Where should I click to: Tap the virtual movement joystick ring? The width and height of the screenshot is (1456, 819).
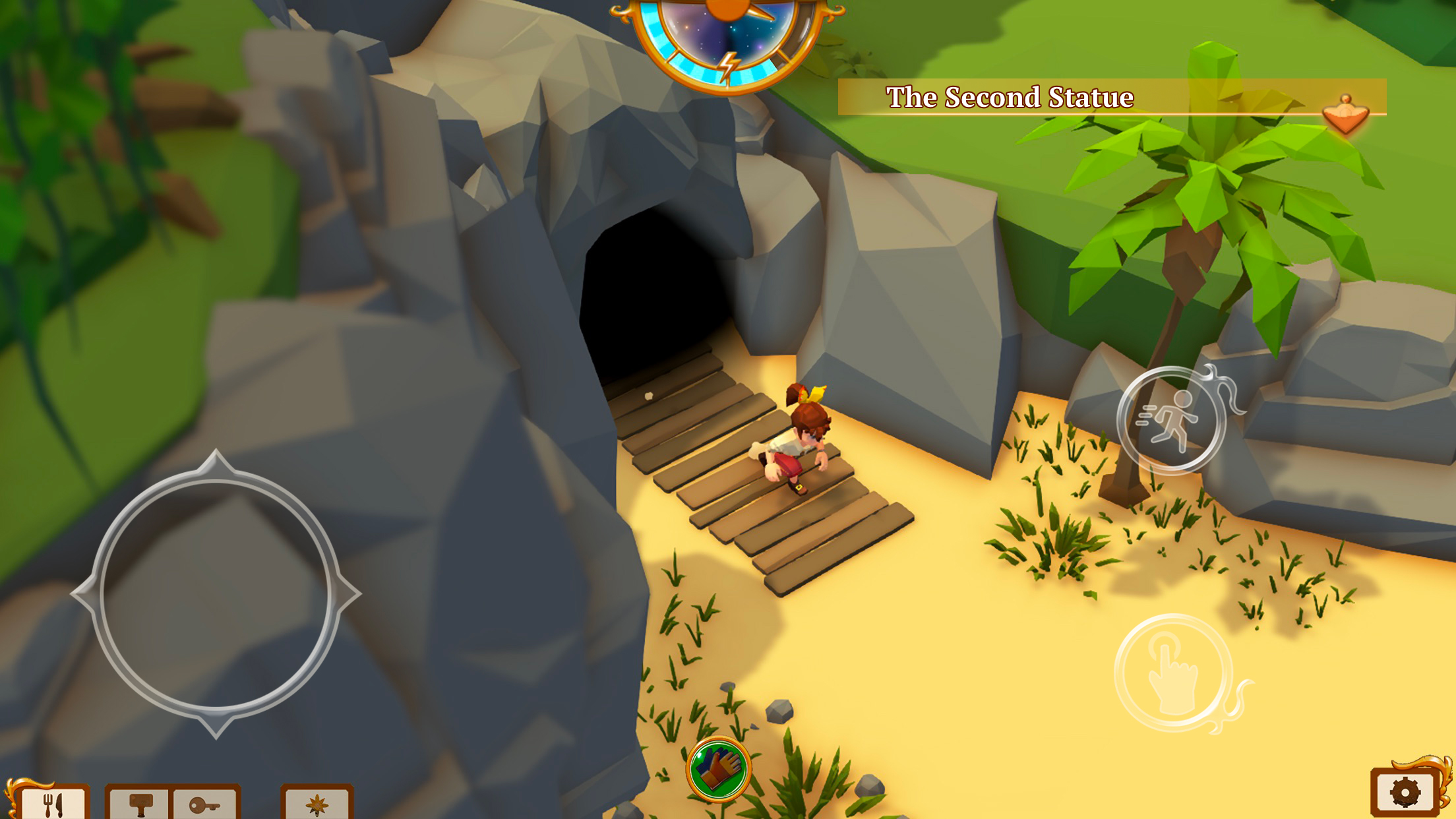point(215,593)
